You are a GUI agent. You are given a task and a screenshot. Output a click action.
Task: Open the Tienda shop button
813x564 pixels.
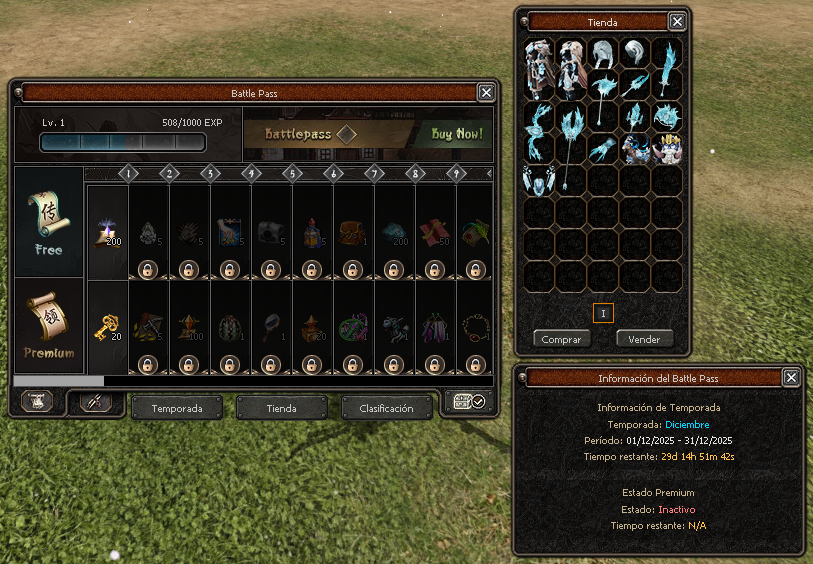[x=281, y=408]
